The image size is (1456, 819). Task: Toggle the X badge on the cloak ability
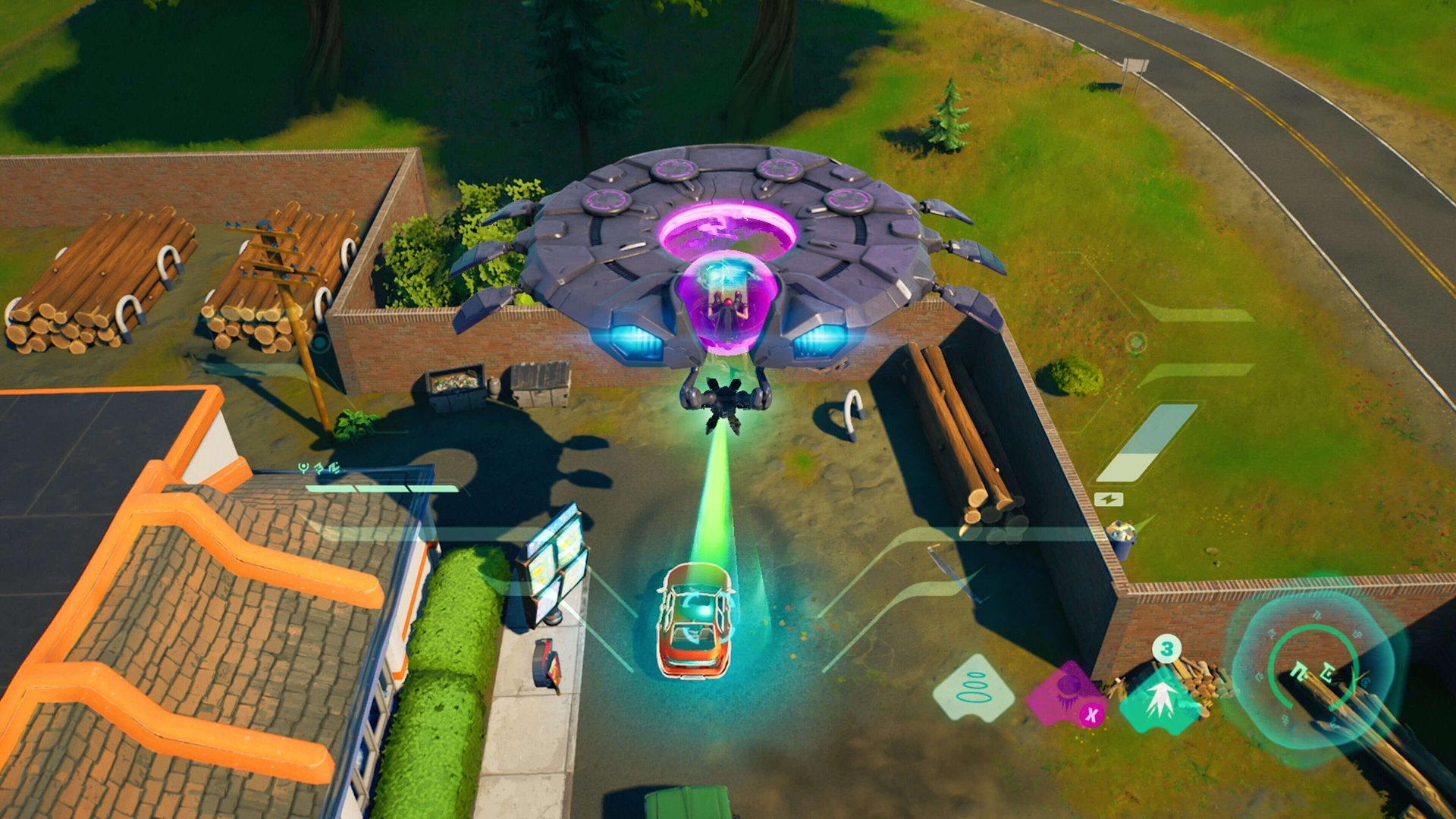[1092, 714]
